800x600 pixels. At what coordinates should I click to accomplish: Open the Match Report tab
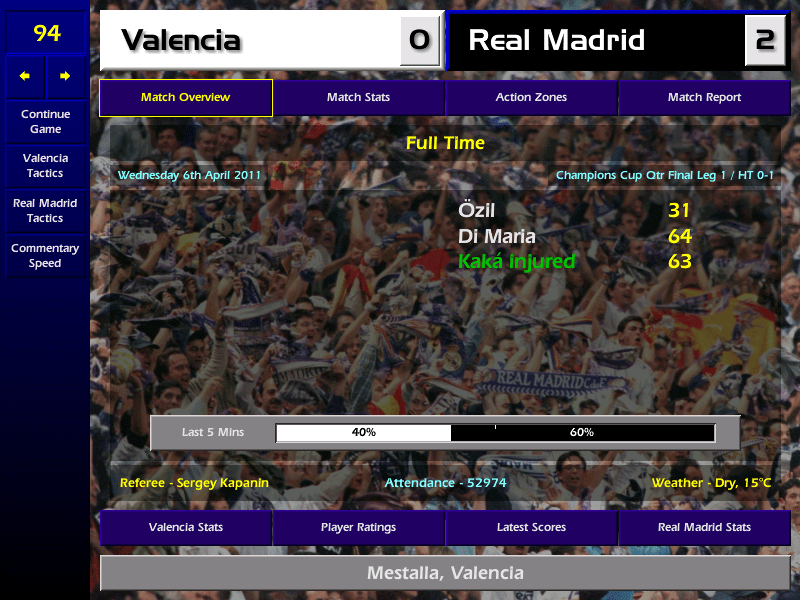704,97
